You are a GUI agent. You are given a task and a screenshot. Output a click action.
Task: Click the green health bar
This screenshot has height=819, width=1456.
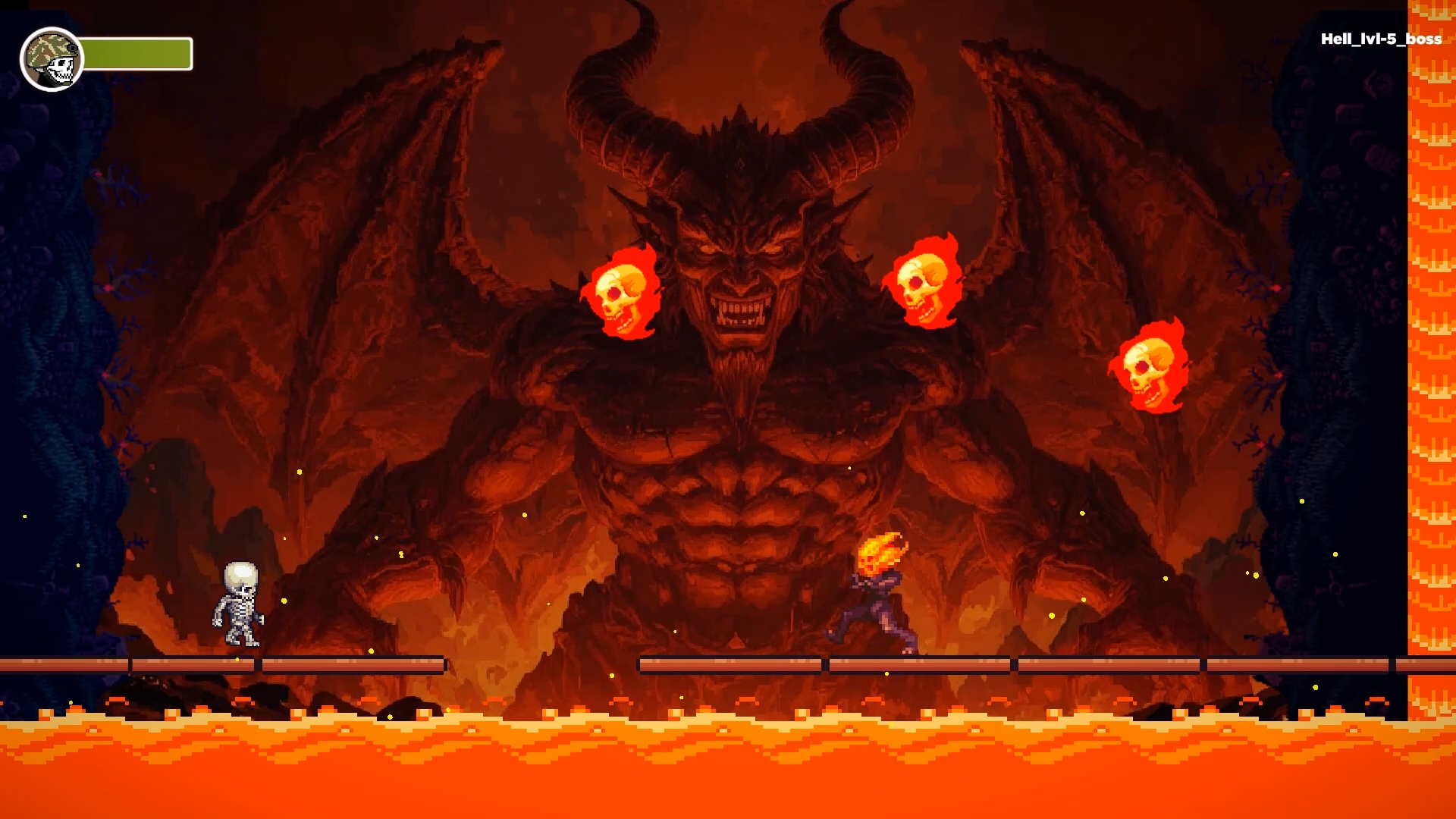pos(136,53)
